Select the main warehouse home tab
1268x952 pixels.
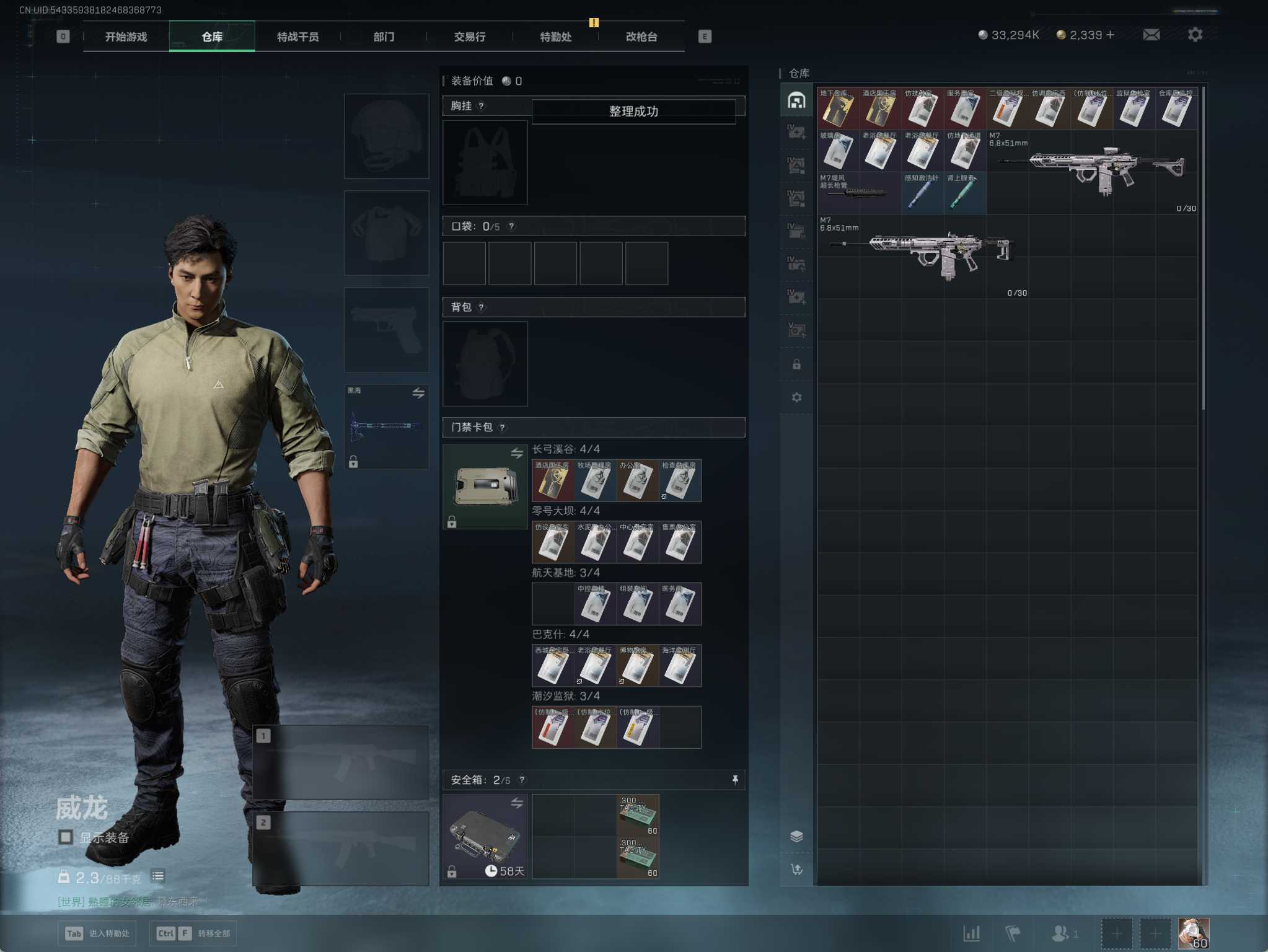[x=796, y=100]
